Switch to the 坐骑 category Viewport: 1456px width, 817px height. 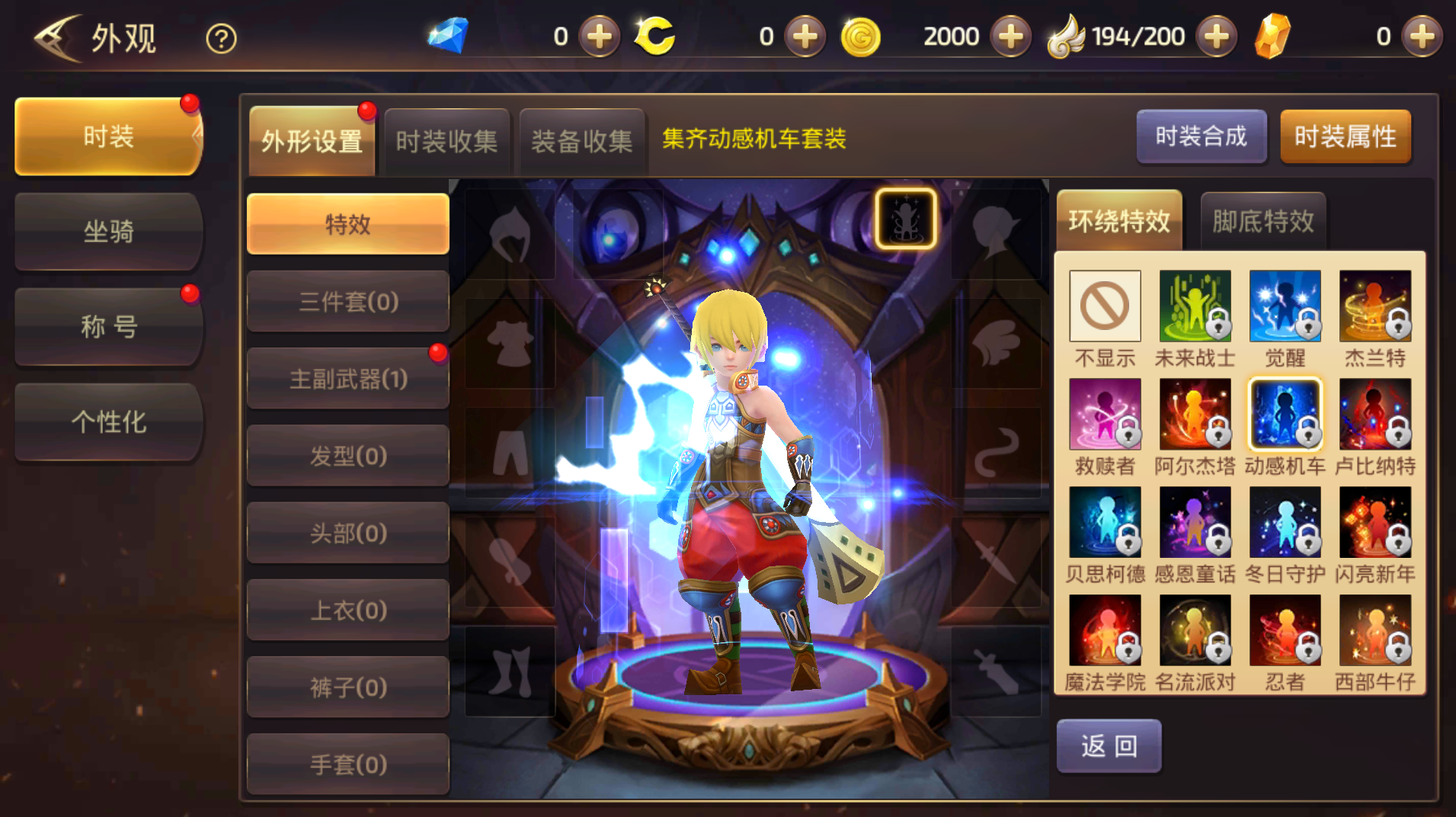(x=107, y=231)
